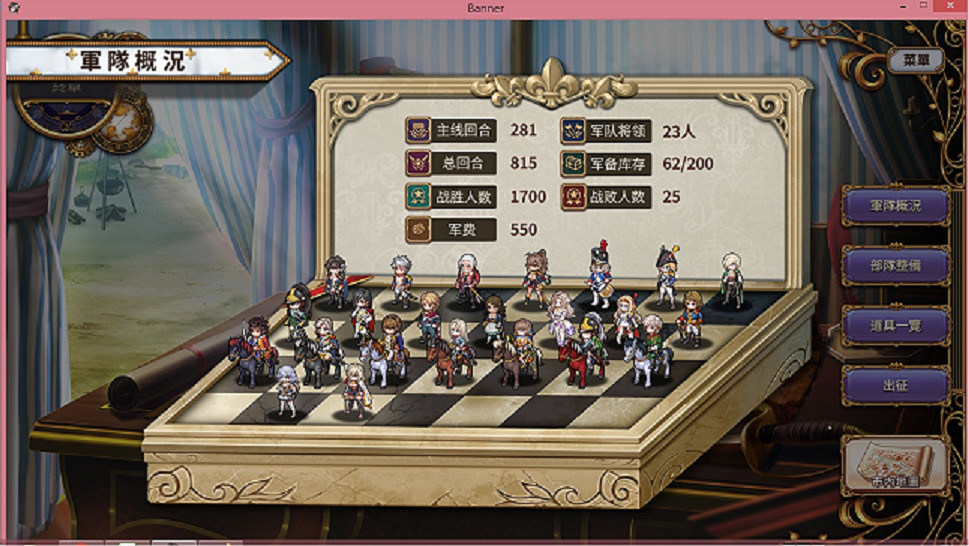Choose the 出征 expedition button

coord(895,385)
